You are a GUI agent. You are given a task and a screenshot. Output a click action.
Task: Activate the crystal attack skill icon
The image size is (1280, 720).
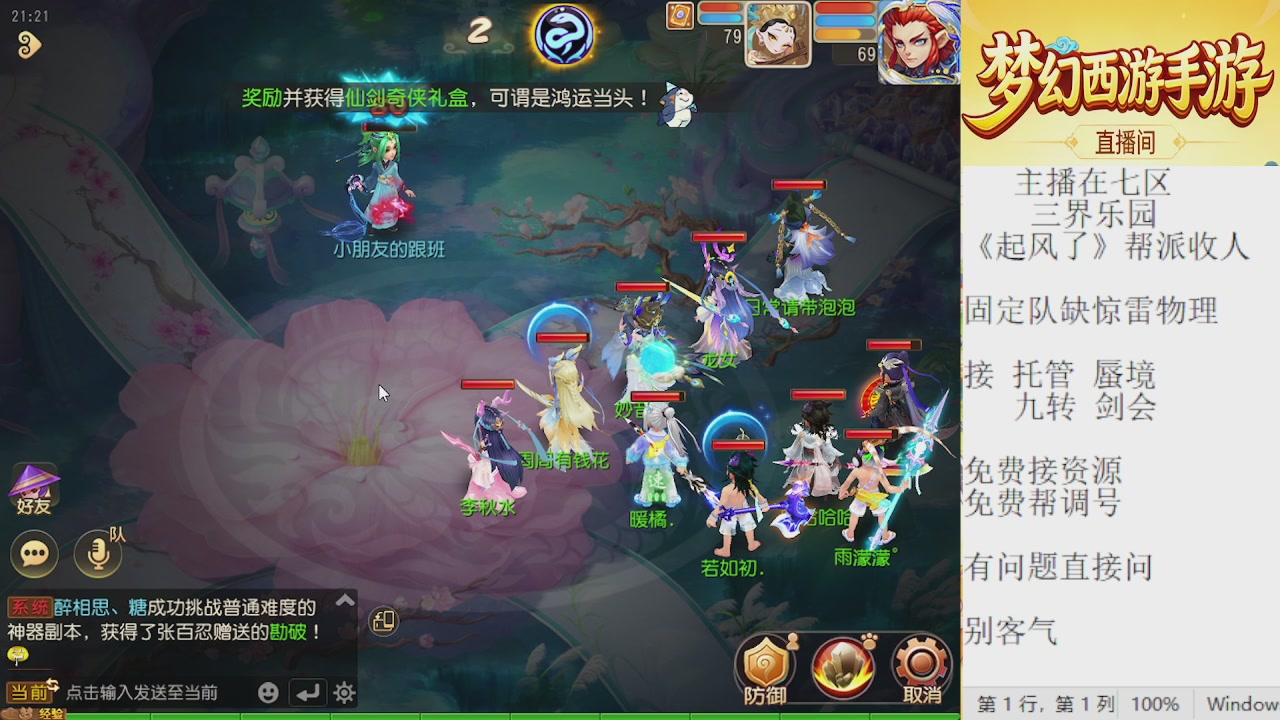843,663
